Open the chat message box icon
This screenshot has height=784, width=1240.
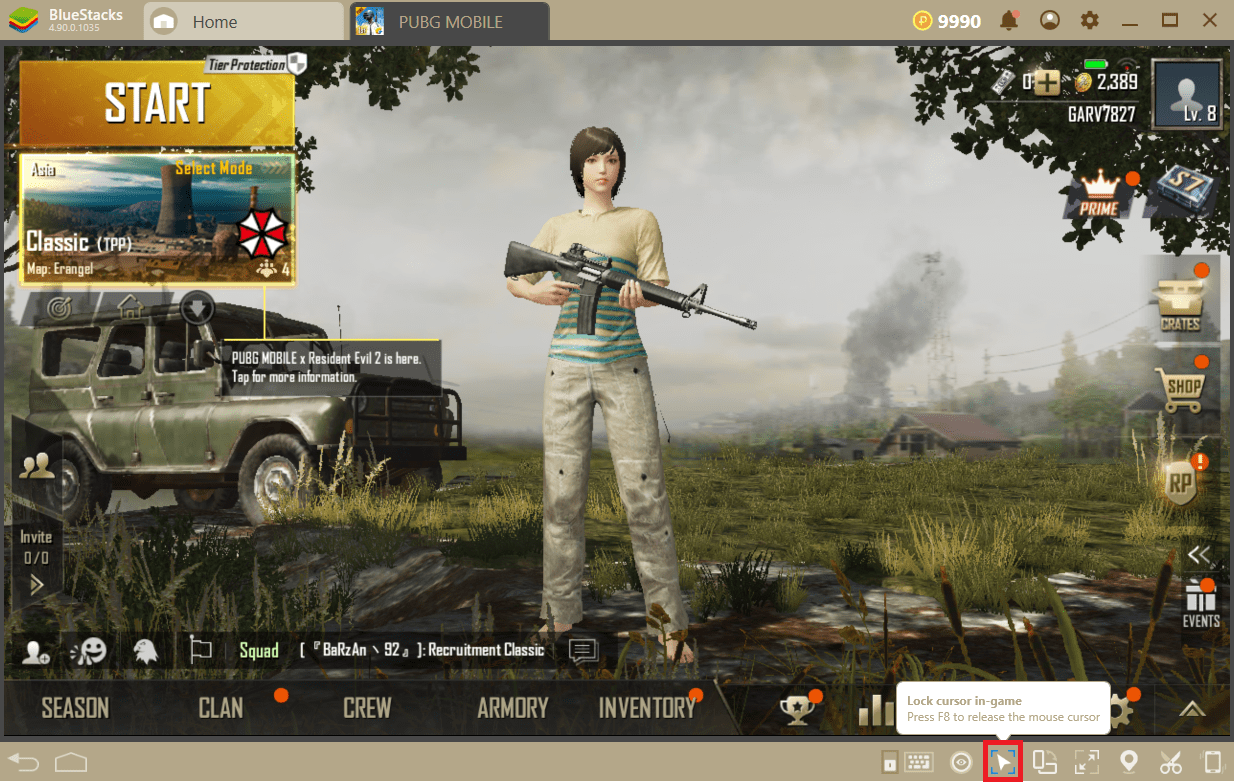(x=583, y=651)
